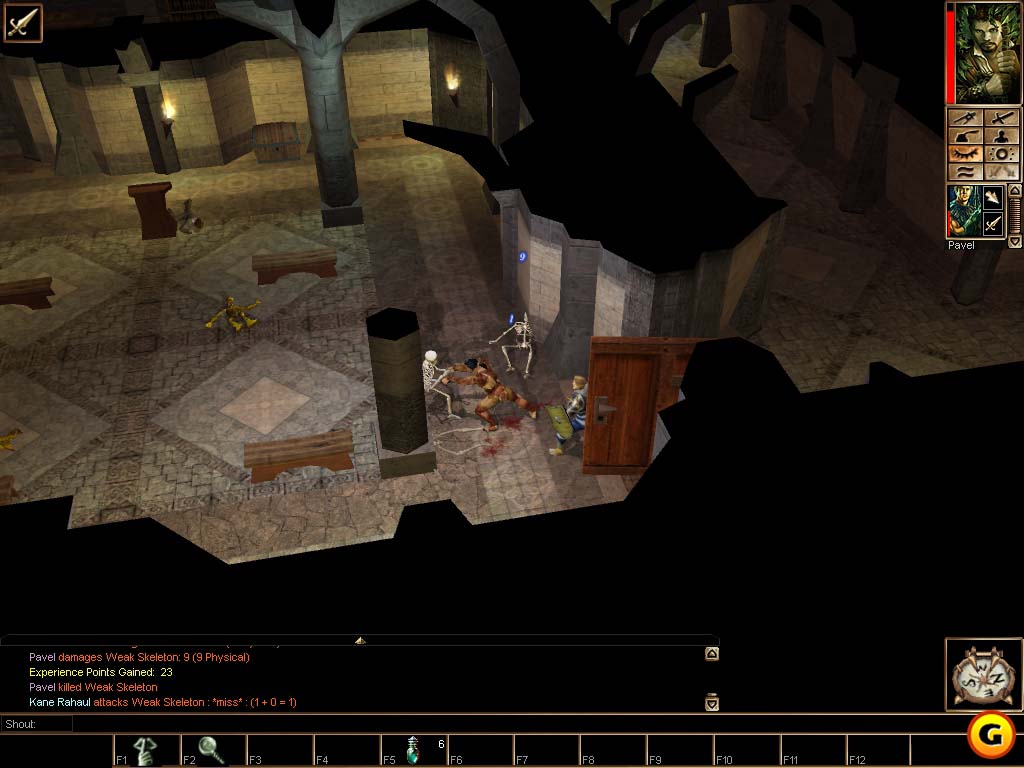Click Pavel's sword action icon

click(x=992, y=225)
